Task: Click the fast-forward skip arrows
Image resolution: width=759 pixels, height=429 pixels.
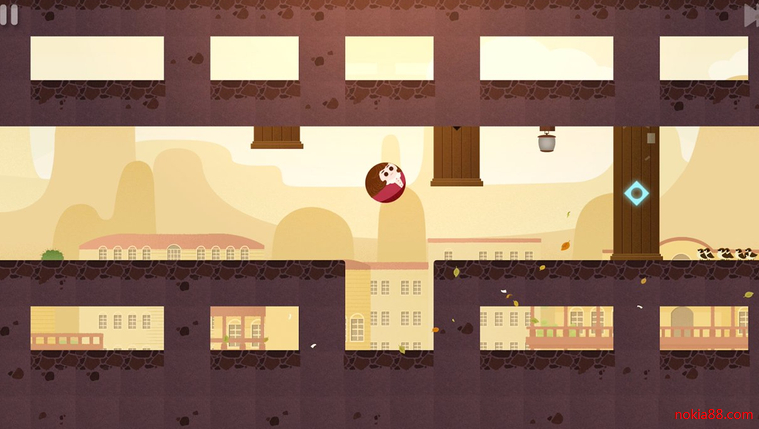Action: click(x=751, y=15)
